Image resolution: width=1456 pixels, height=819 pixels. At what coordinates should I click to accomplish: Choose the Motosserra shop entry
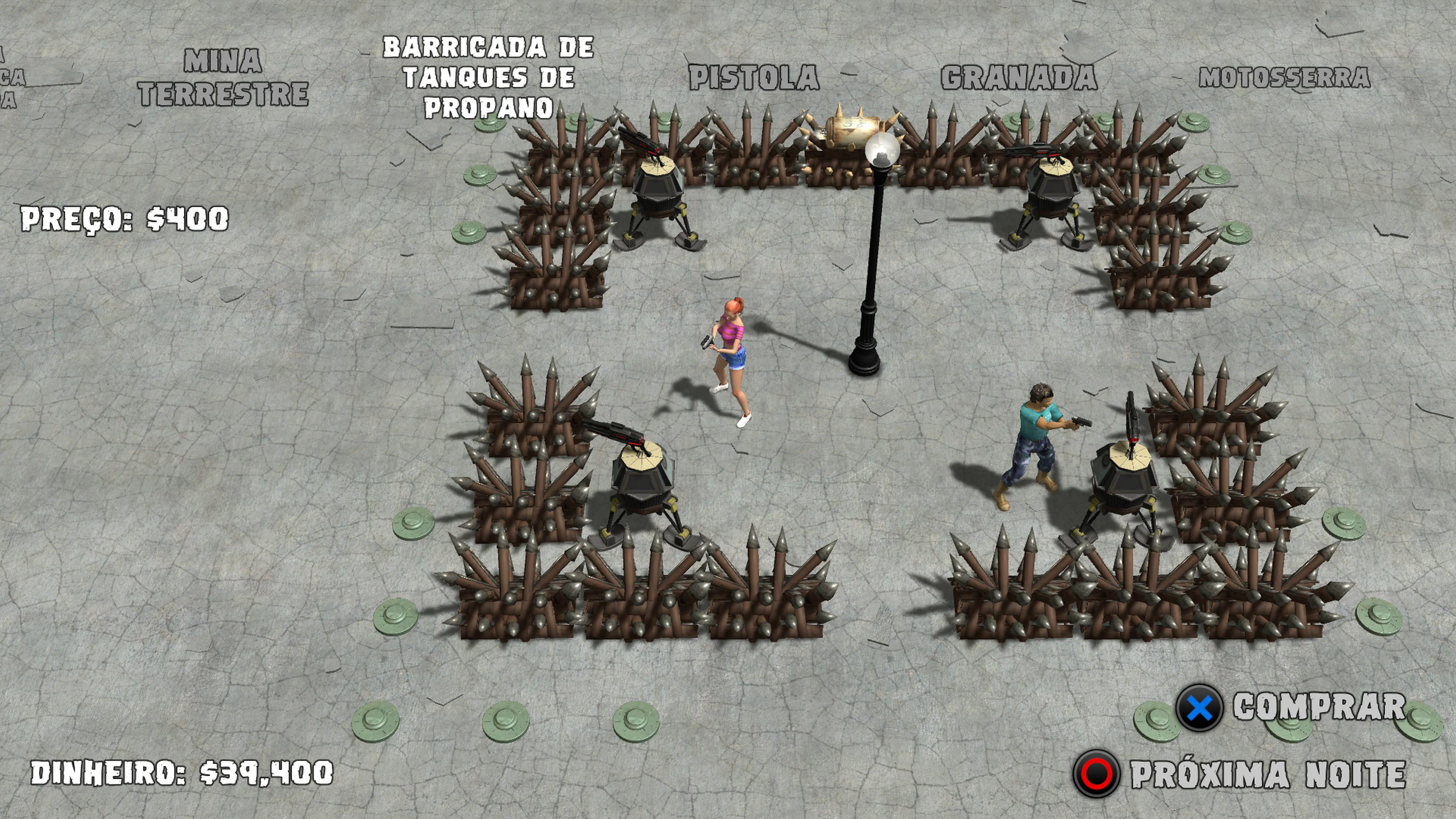point(1284,78)
